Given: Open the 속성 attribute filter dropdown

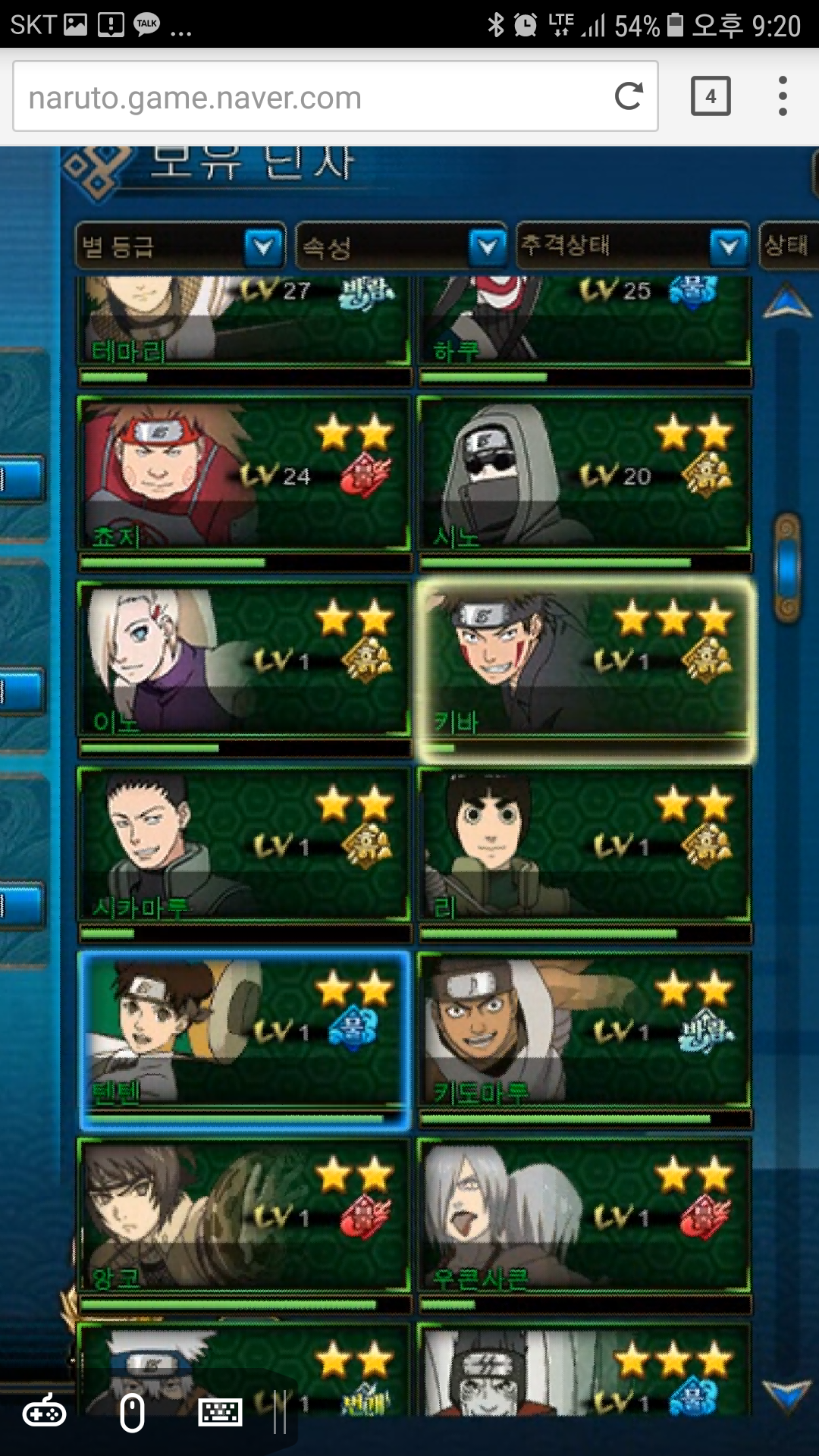Looking at the screenshot, I should (x=401, y=246).
